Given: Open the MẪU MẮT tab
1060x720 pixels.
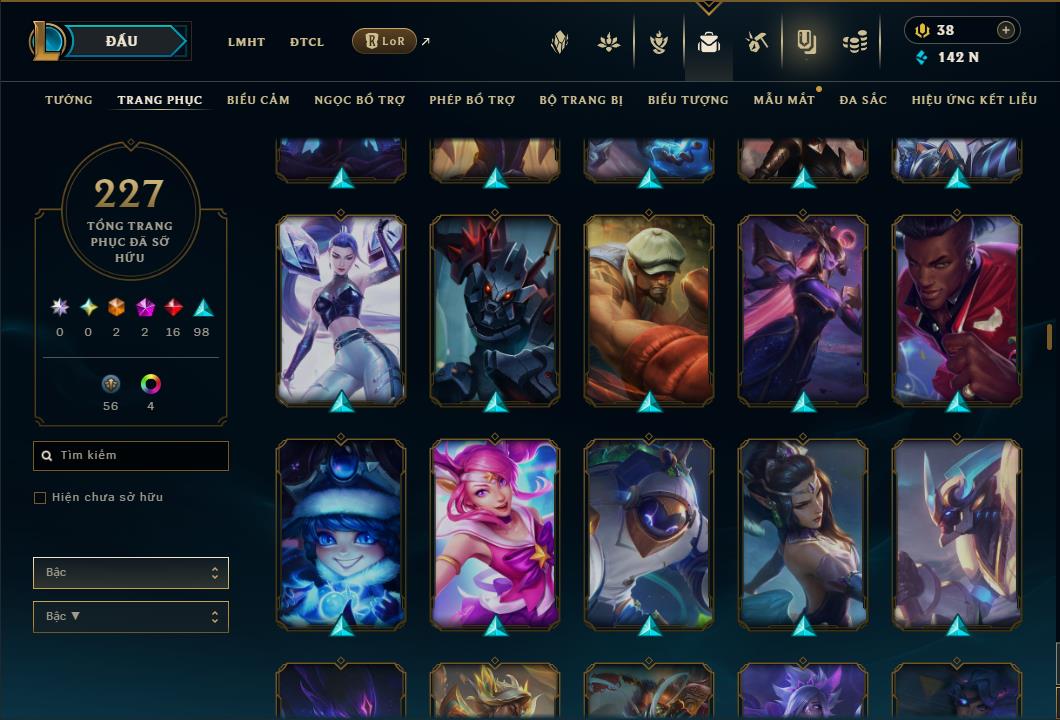Looking at the screenshot, I should [784, 100].
